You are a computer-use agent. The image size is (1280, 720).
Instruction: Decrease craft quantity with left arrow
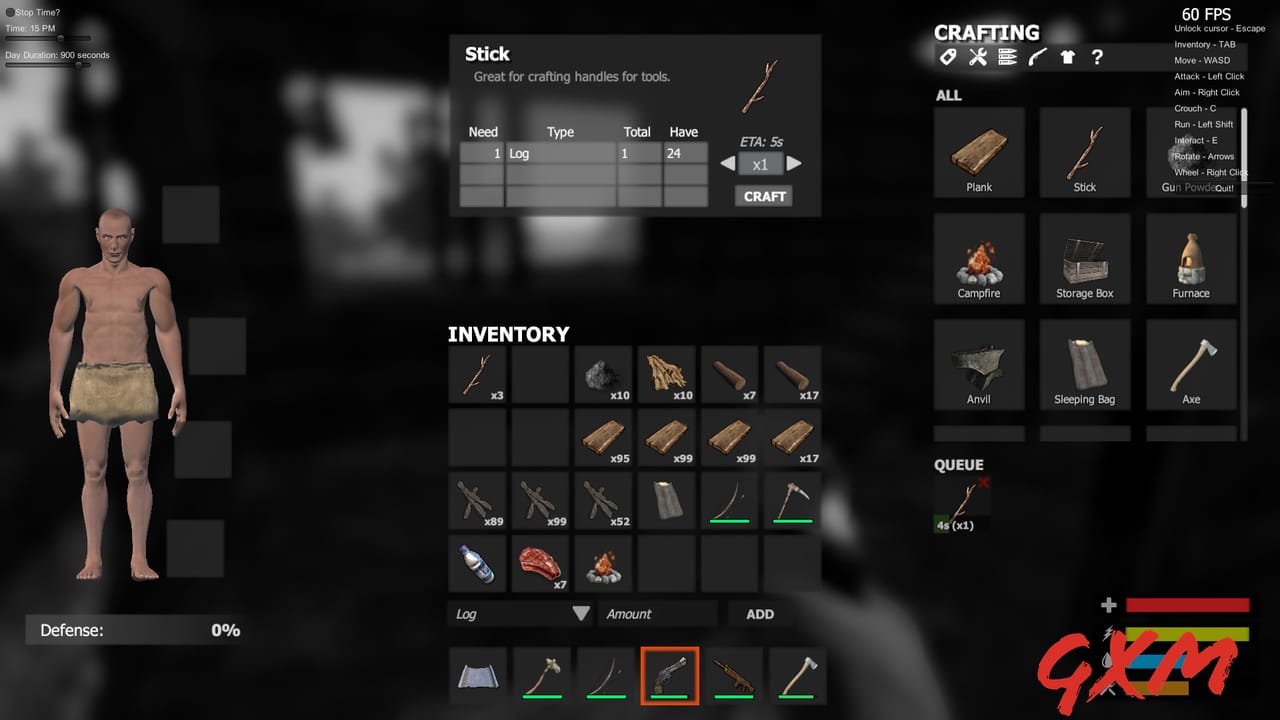(728, 163)
